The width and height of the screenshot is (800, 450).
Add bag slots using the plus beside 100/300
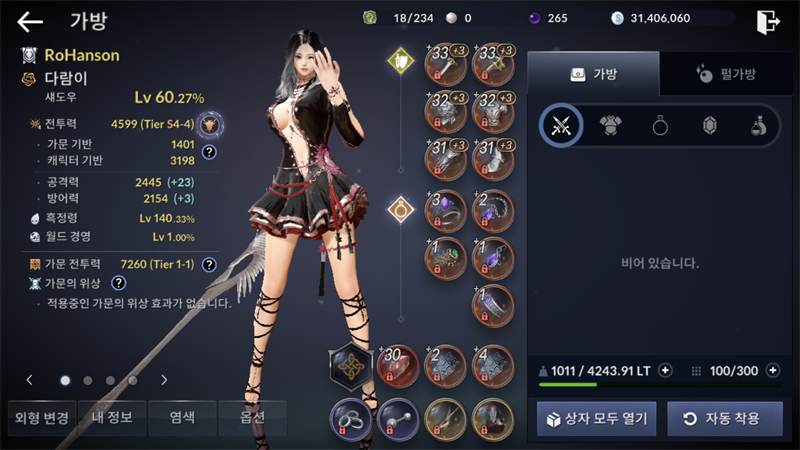pyautogui.click(x=772, y=370)
